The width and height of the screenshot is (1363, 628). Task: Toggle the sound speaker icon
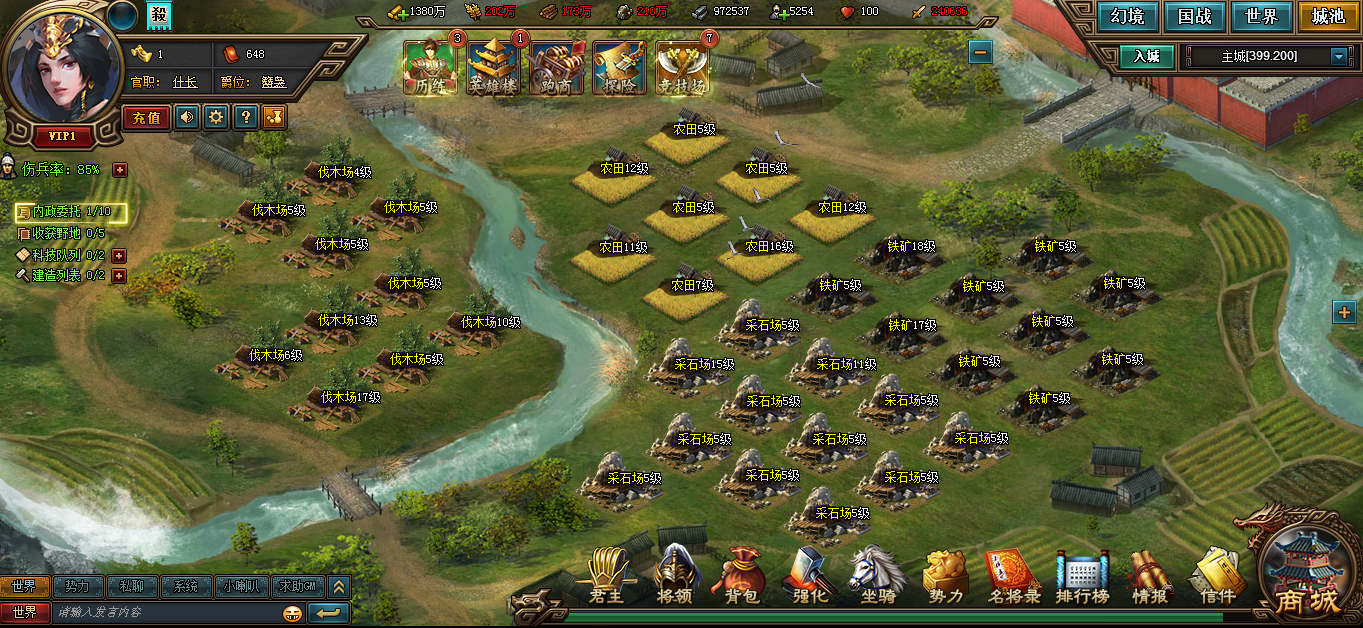[187, 118]
